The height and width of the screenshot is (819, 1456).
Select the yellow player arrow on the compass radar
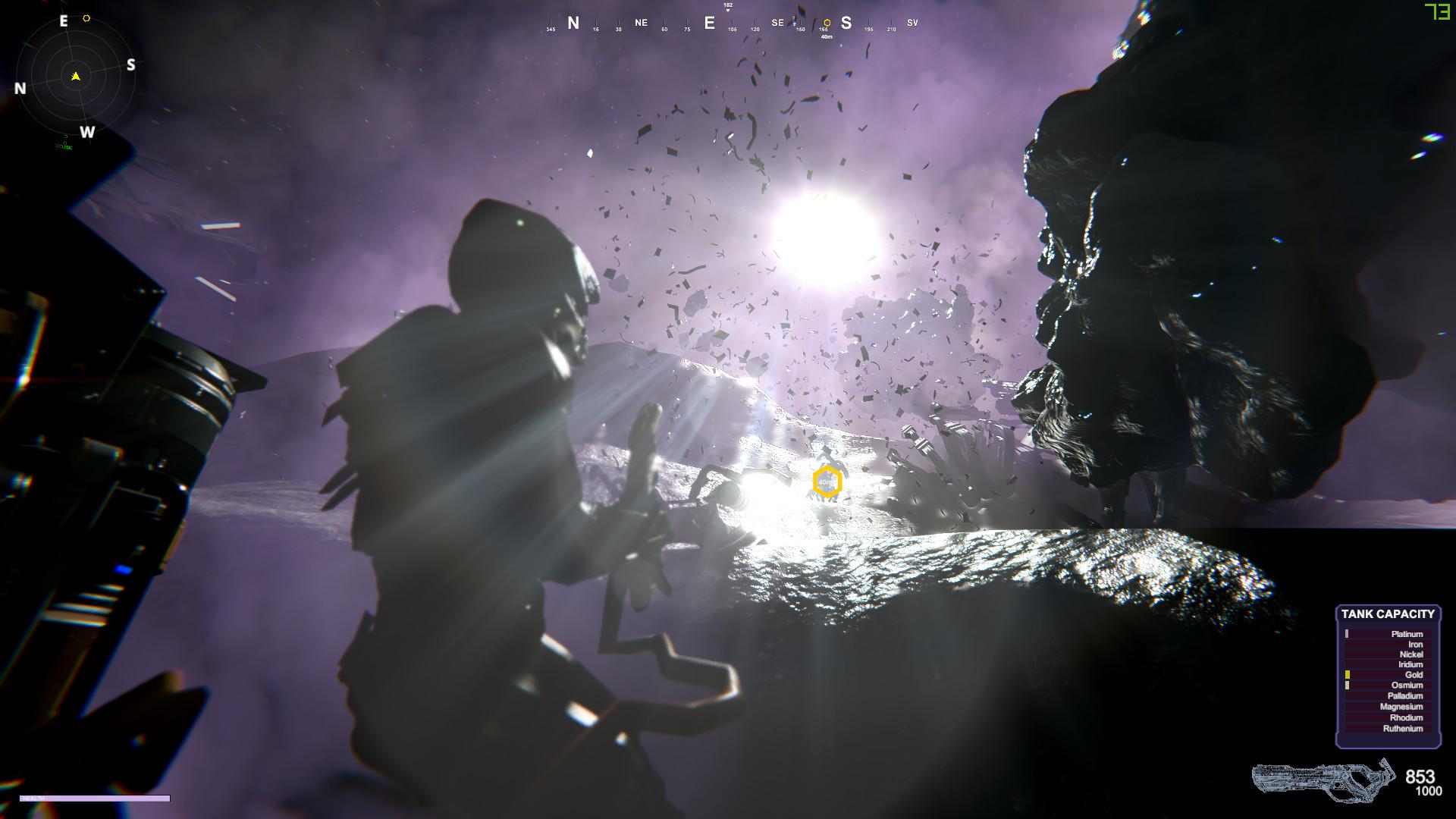point(76,76)
